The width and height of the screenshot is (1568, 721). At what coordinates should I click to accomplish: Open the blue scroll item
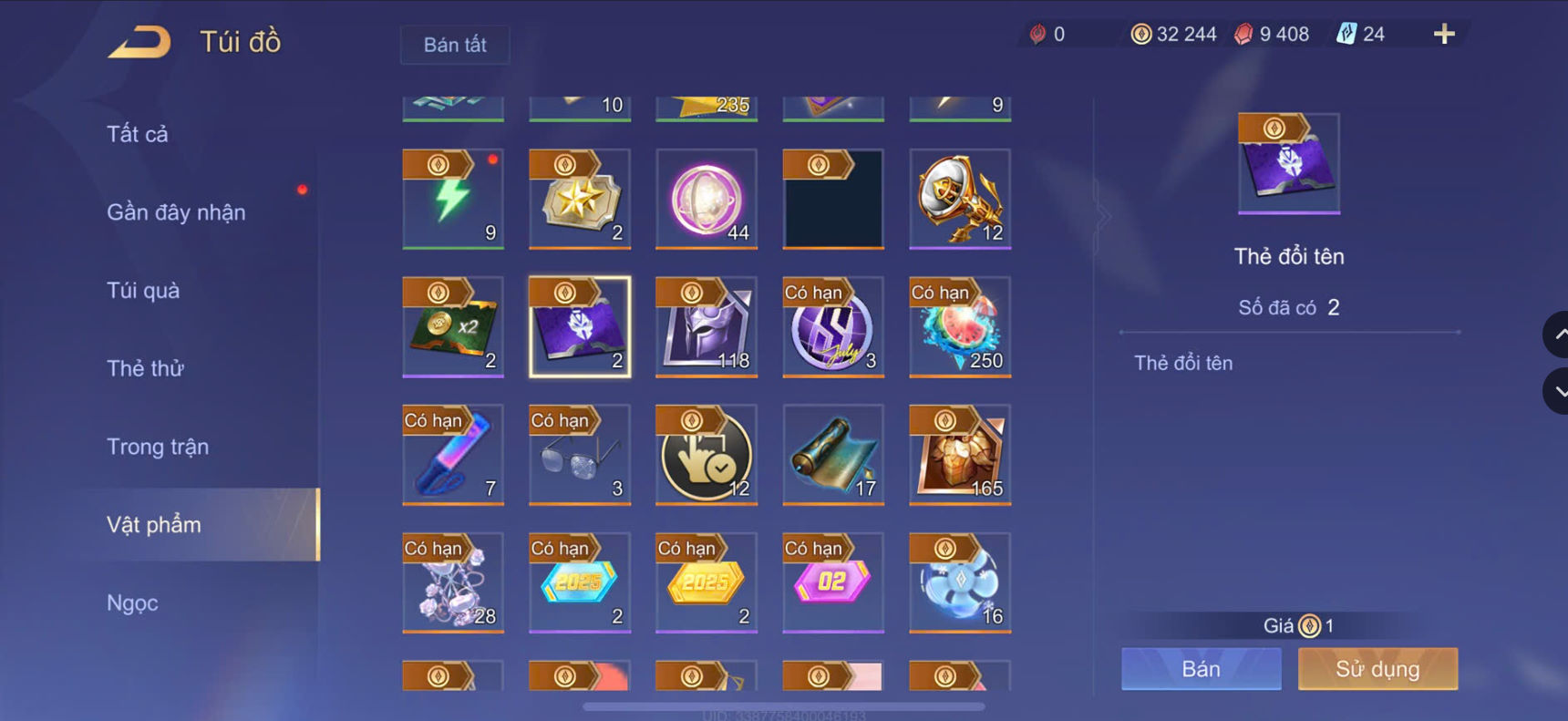(833, 454)
